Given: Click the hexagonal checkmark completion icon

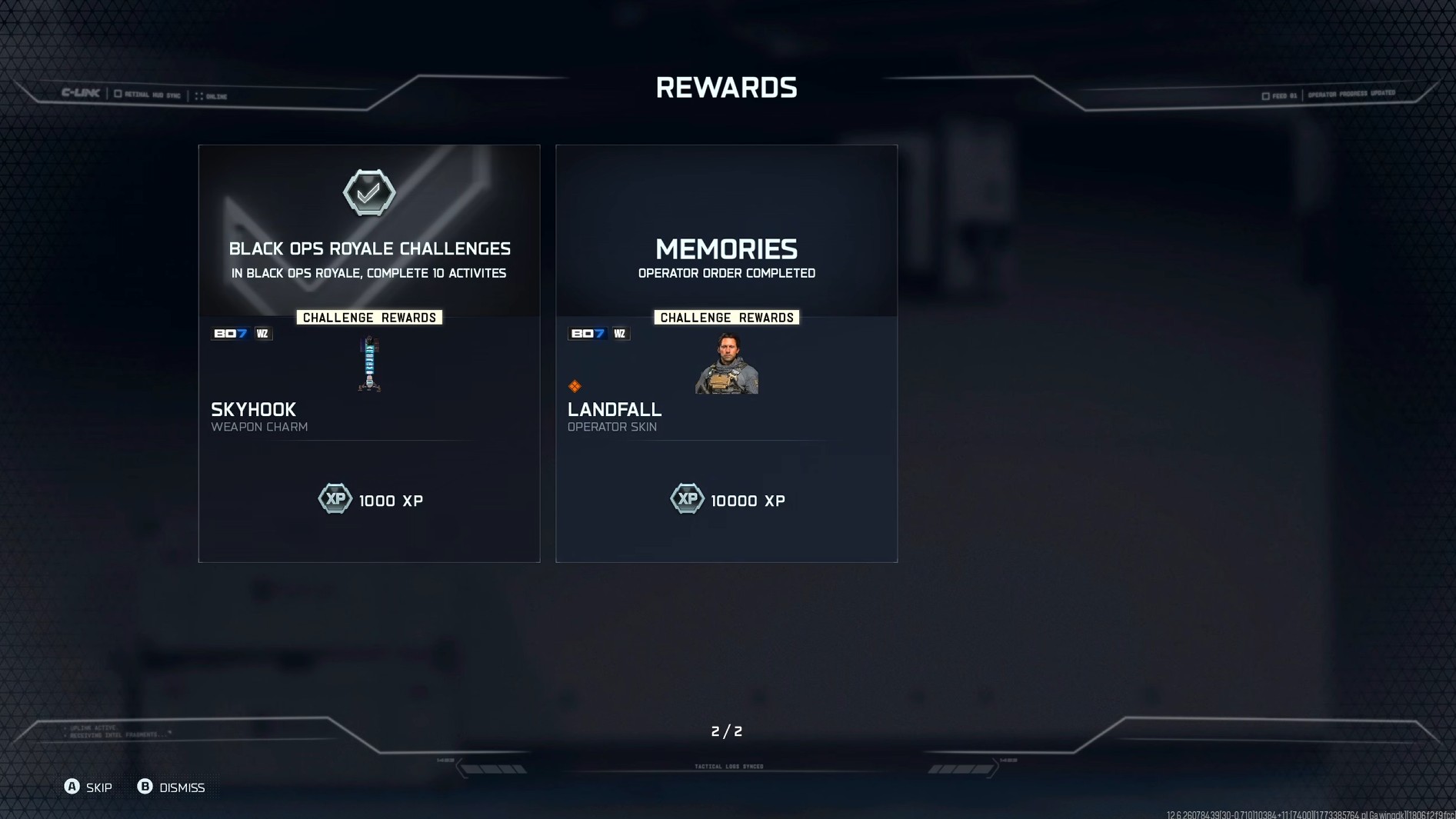Looking at the screenshot, I should [370, 193].
